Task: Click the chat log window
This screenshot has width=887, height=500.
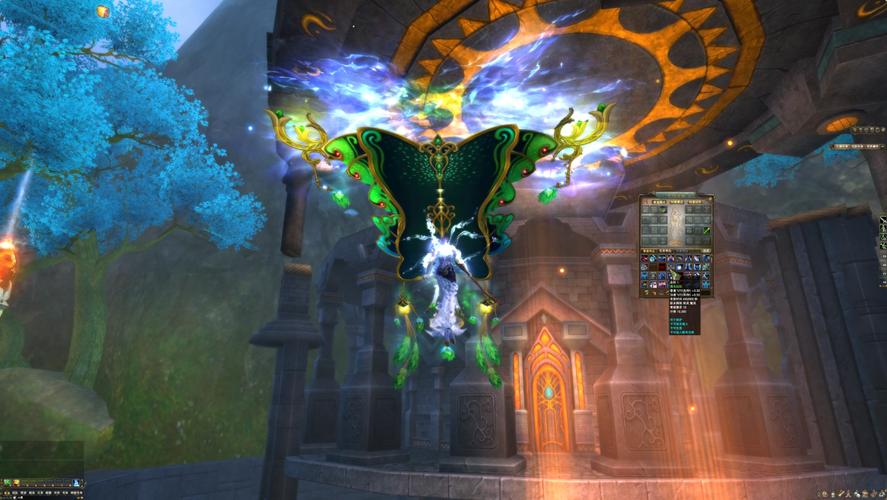Action: pyautogui.click(x=42, y=458)
